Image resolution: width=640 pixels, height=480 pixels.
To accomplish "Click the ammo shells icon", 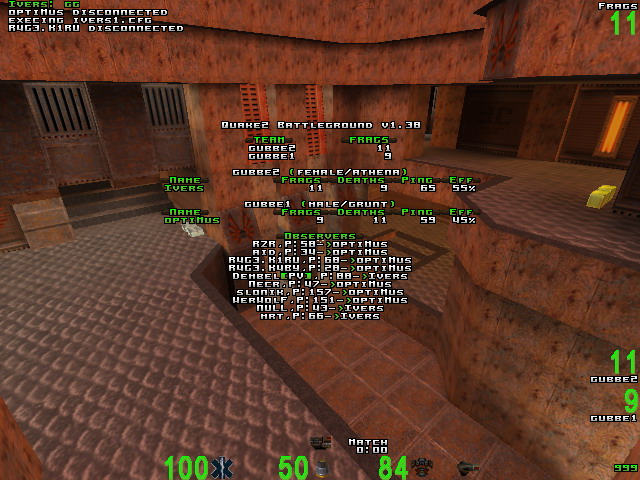I will 321,467.
